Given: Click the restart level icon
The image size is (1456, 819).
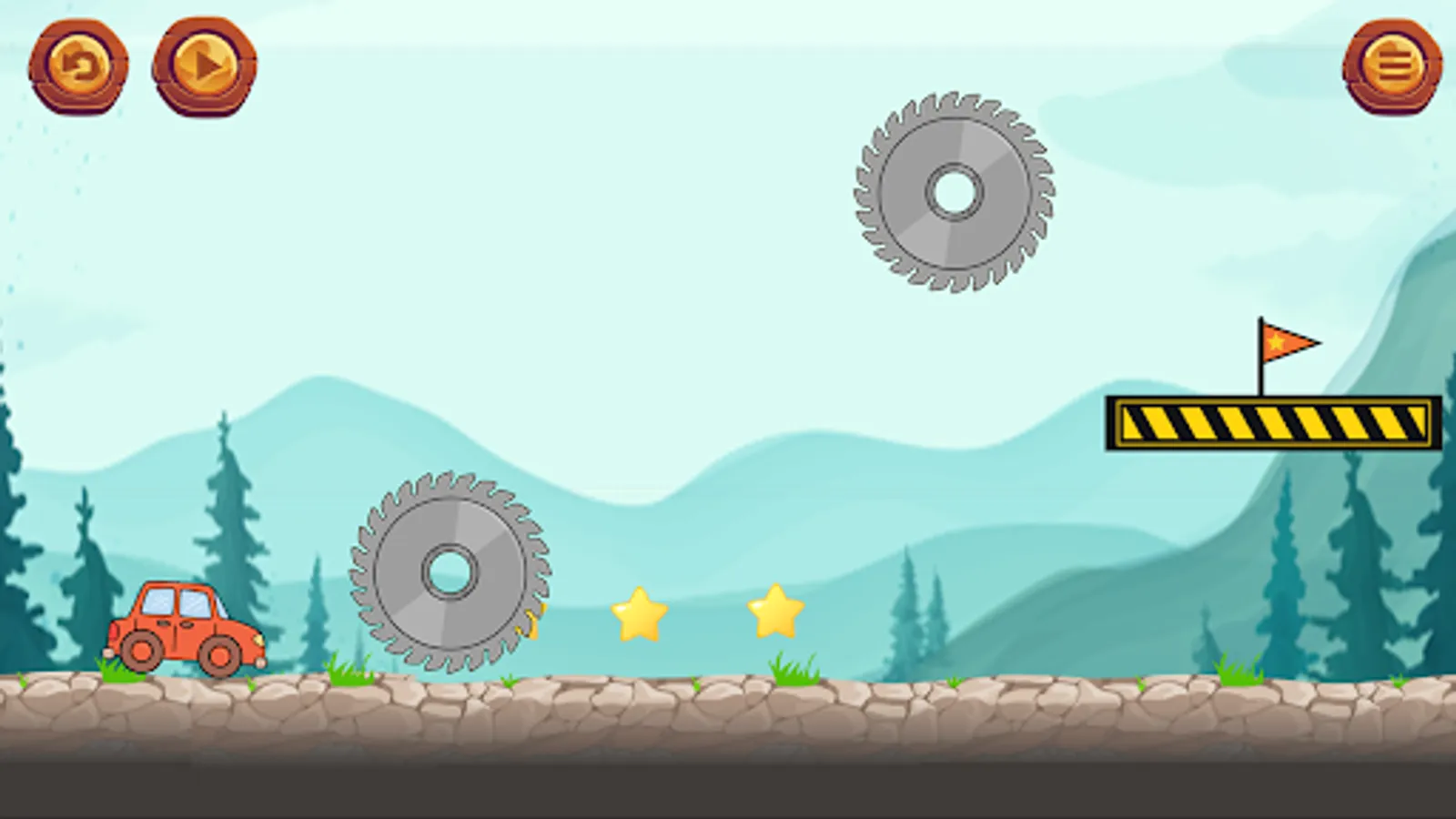Looking at the screenshot, I should coord(82,64).
